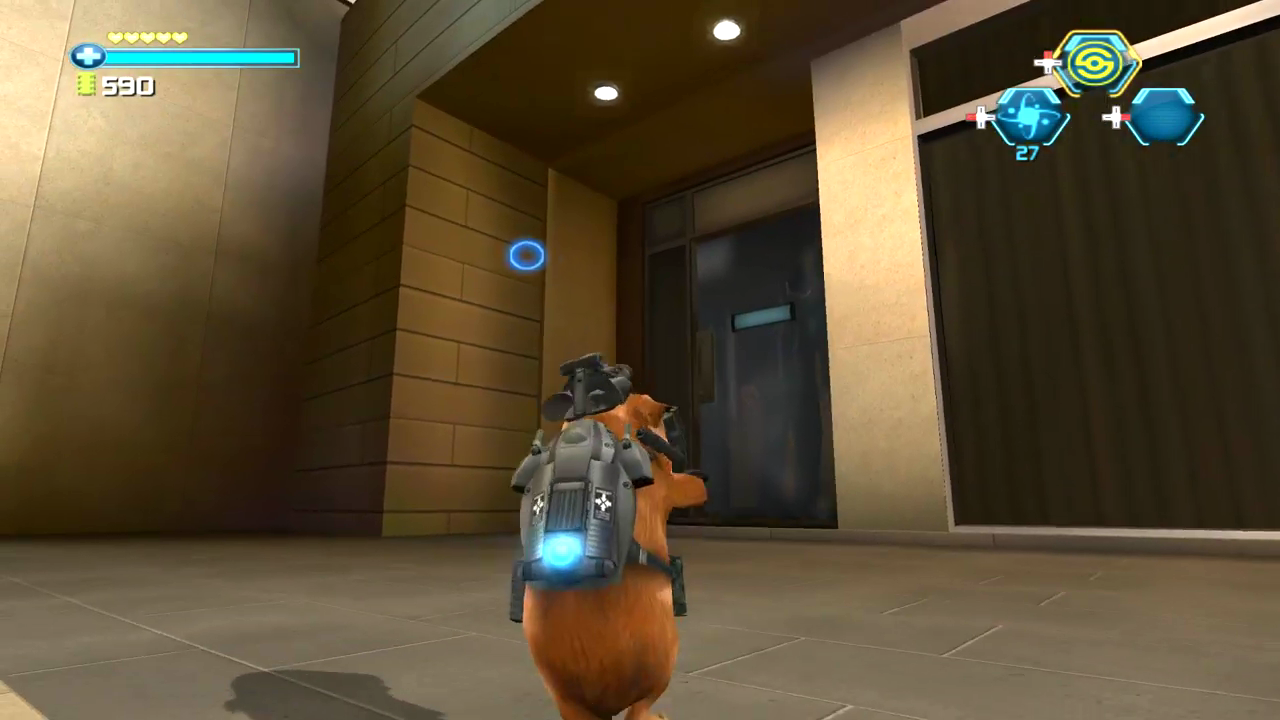Select the yellow saw-blade weapon icon
This screenshot has height=720, width=1280.
click(x=1094, y=63)
